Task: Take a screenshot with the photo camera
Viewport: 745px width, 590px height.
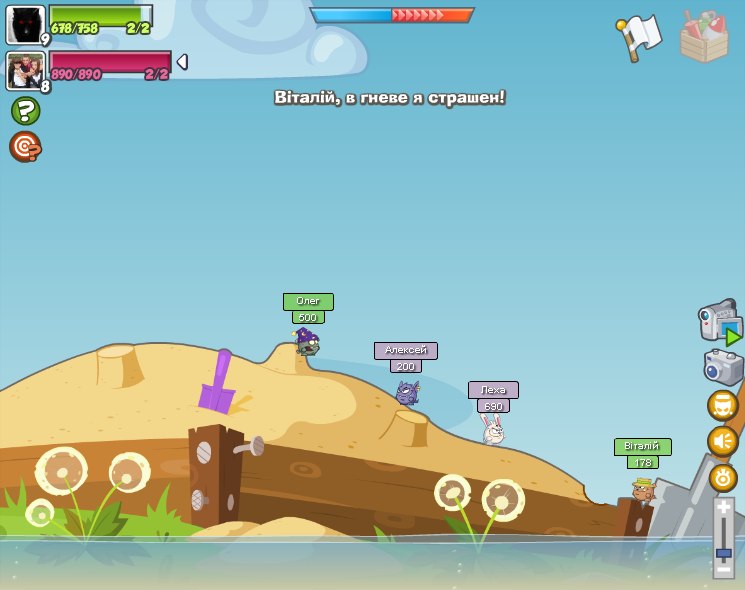Action: [723, 367]
